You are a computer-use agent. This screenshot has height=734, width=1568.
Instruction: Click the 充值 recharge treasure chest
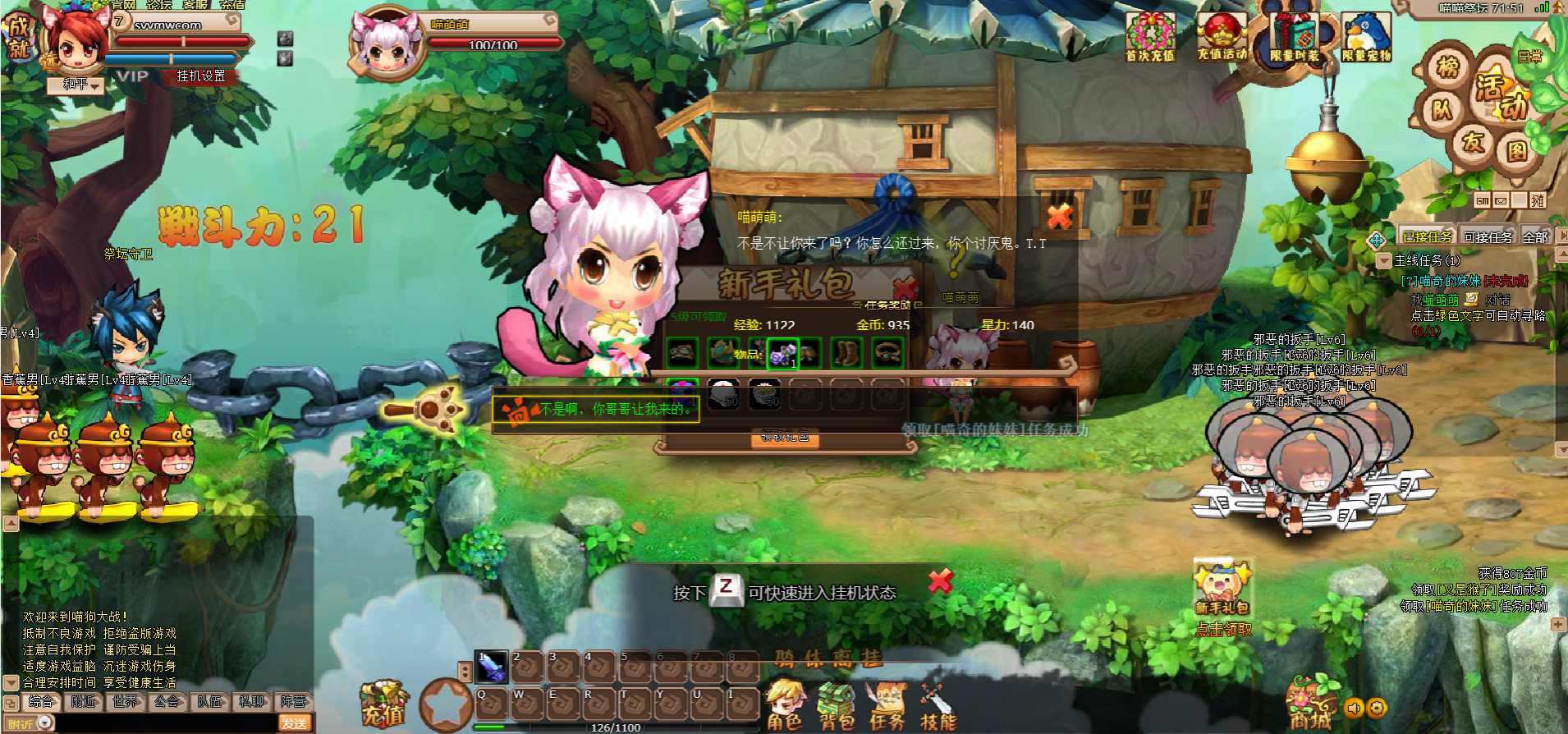383,704
